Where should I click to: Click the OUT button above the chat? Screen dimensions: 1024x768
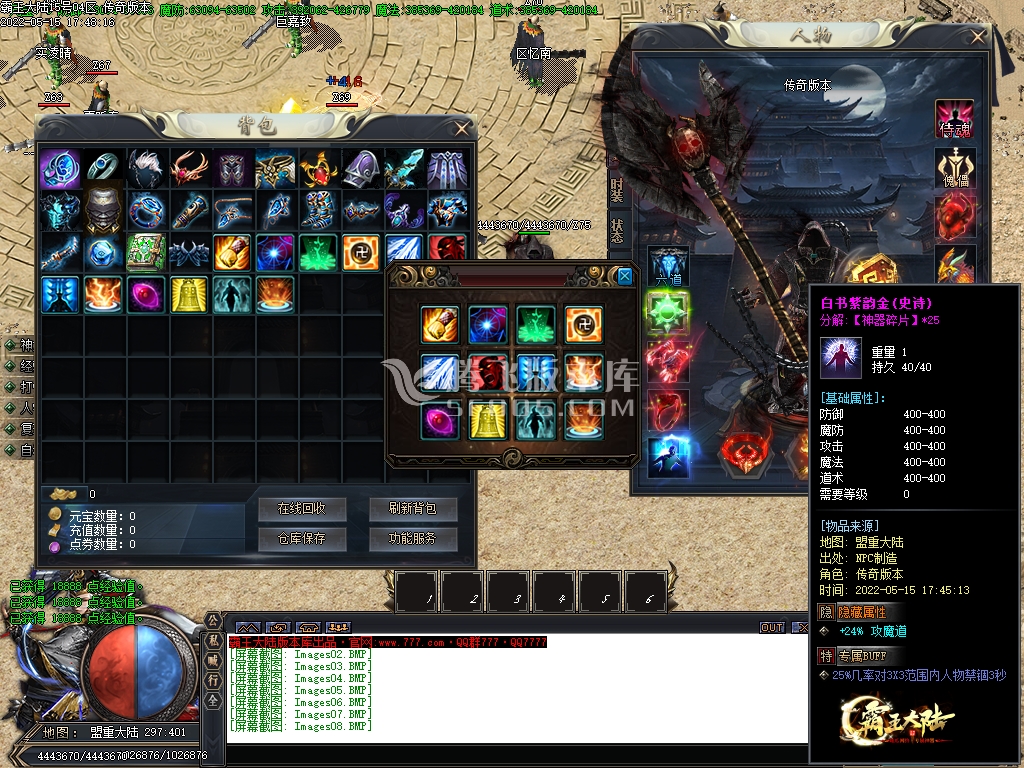[772, 628]
